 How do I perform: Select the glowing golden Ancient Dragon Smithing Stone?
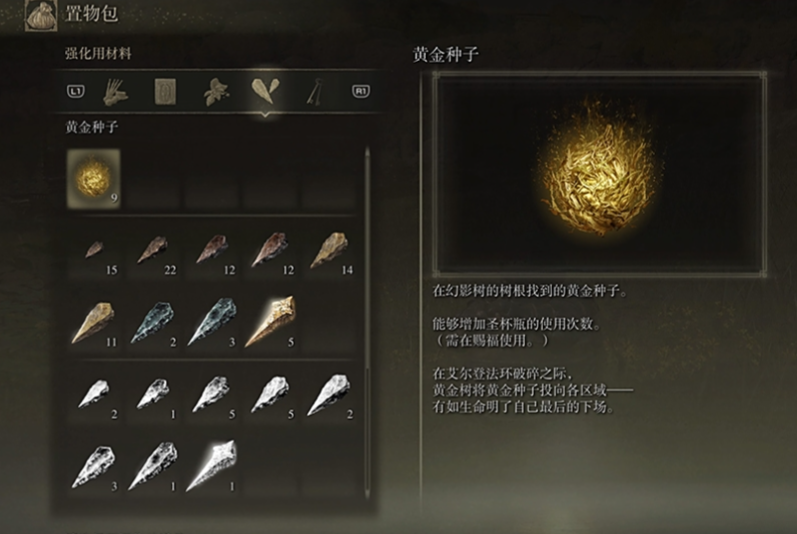tap(270, 322)
